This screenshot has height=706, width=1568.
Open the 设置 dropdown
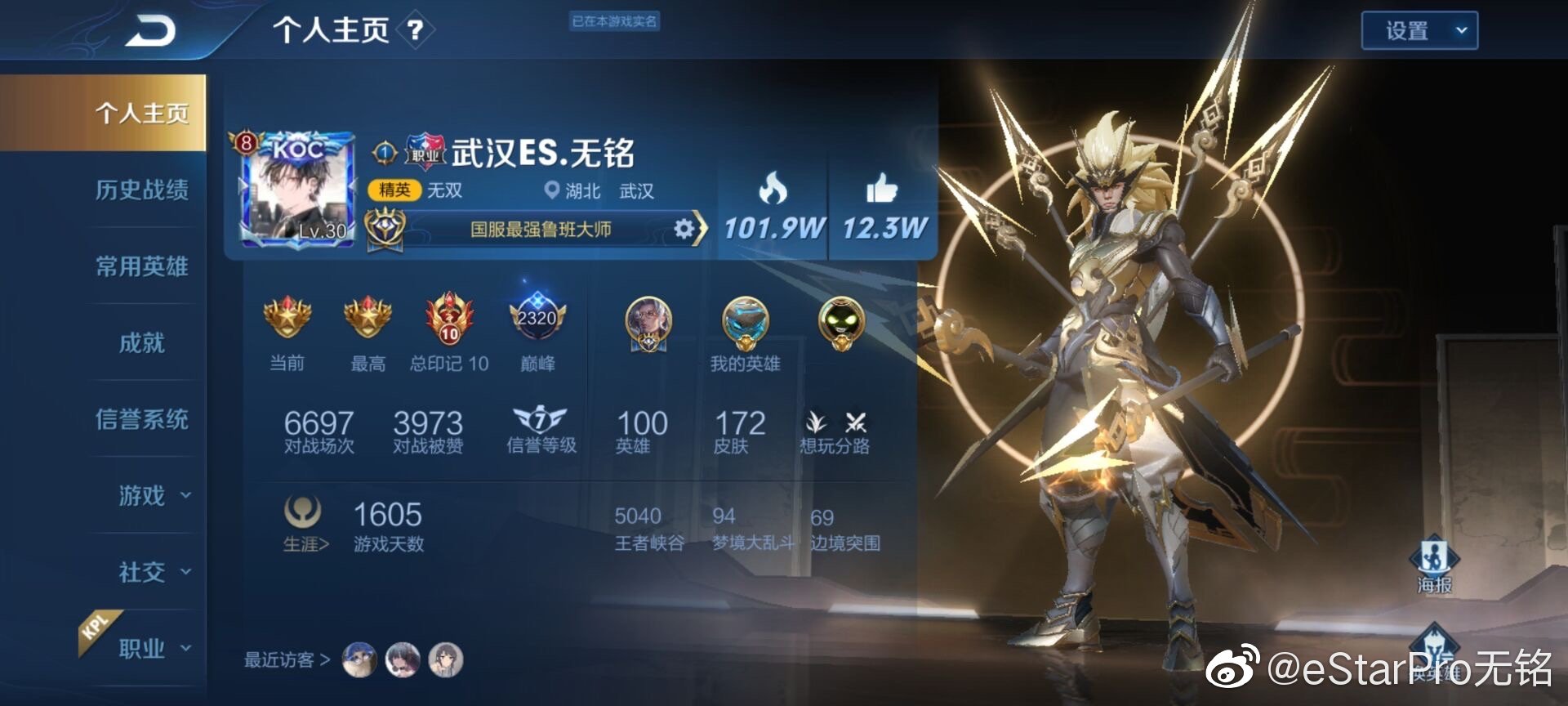[x=1419, y=31]
